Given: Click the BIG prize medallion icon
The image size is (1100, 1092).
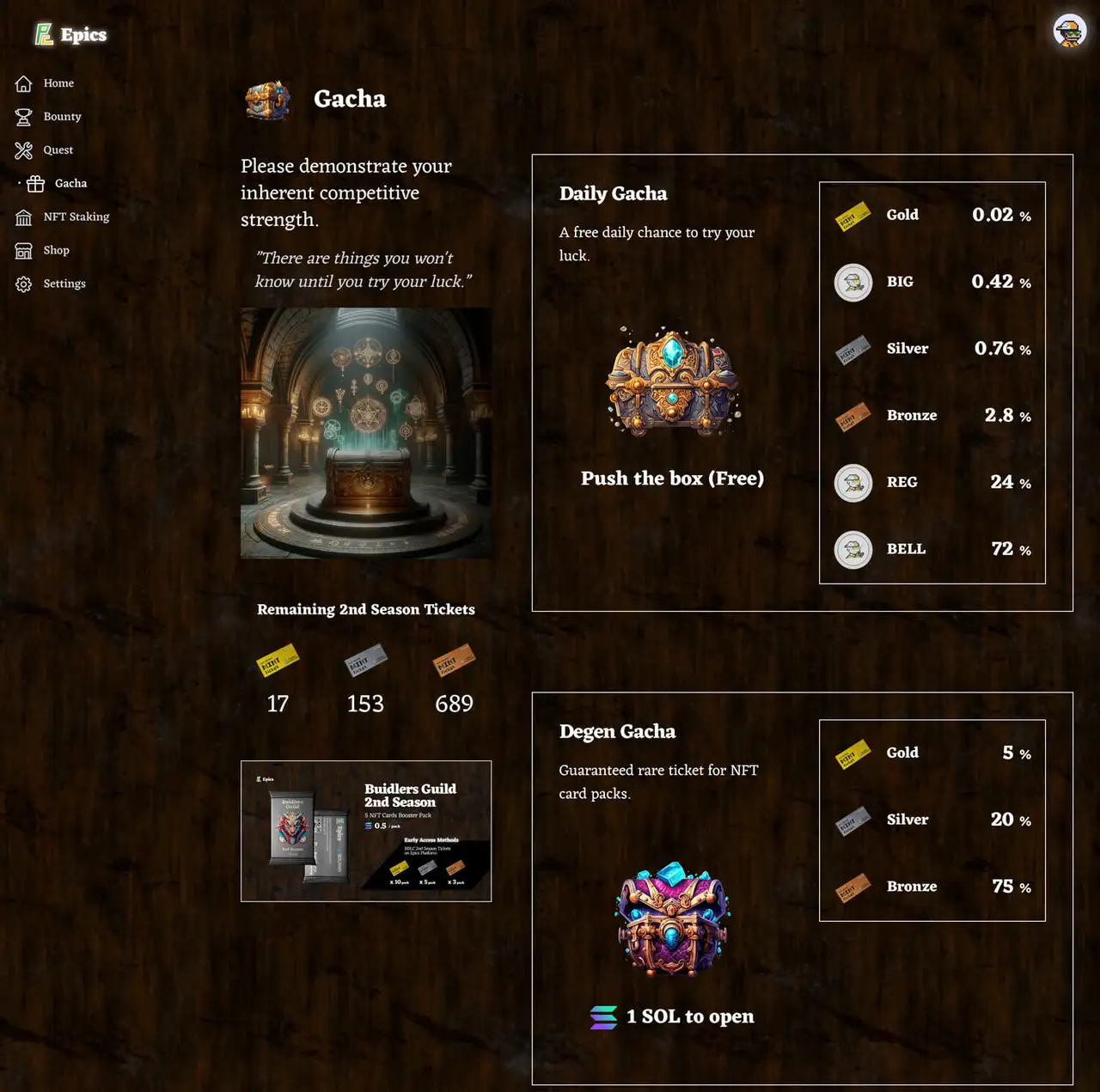Looking at the screenshot, I should pyautogui.click(x=852, y=282).
